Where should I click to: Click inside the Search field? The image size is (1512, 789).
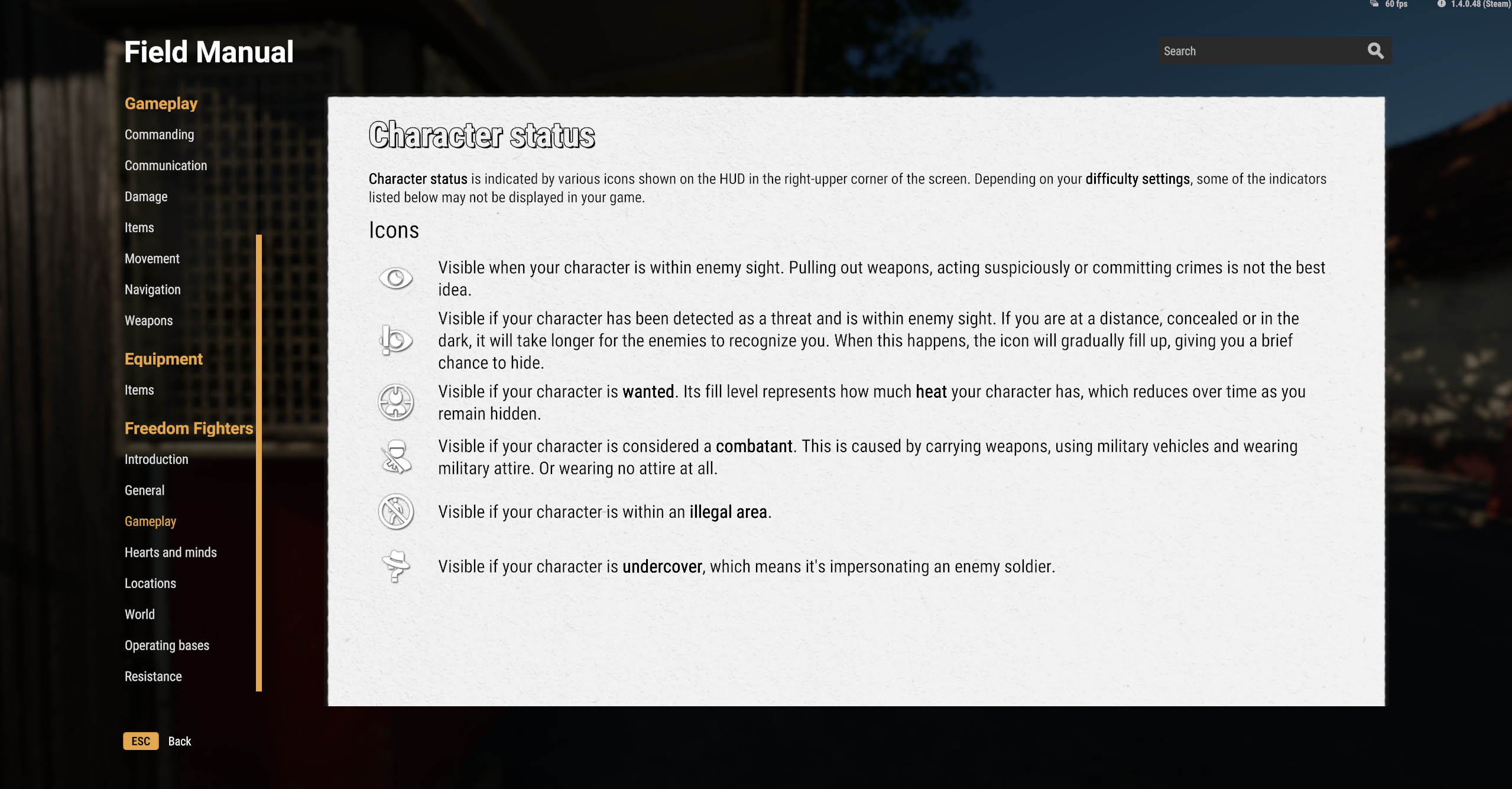pyautogui.click(x=1241, y=51)
